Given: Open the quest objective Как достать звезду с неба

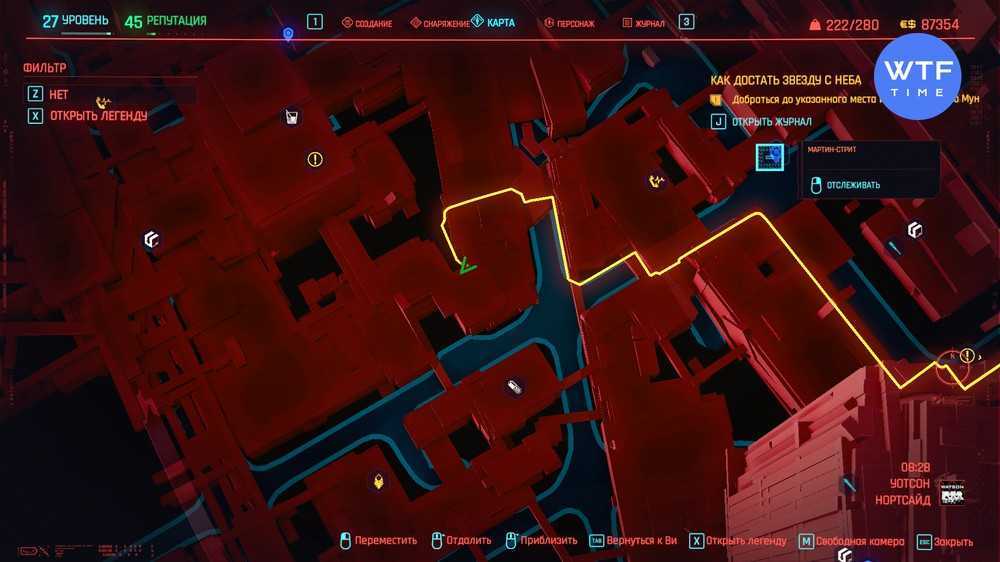Looking at the screenshot, I should pos(786,80).
